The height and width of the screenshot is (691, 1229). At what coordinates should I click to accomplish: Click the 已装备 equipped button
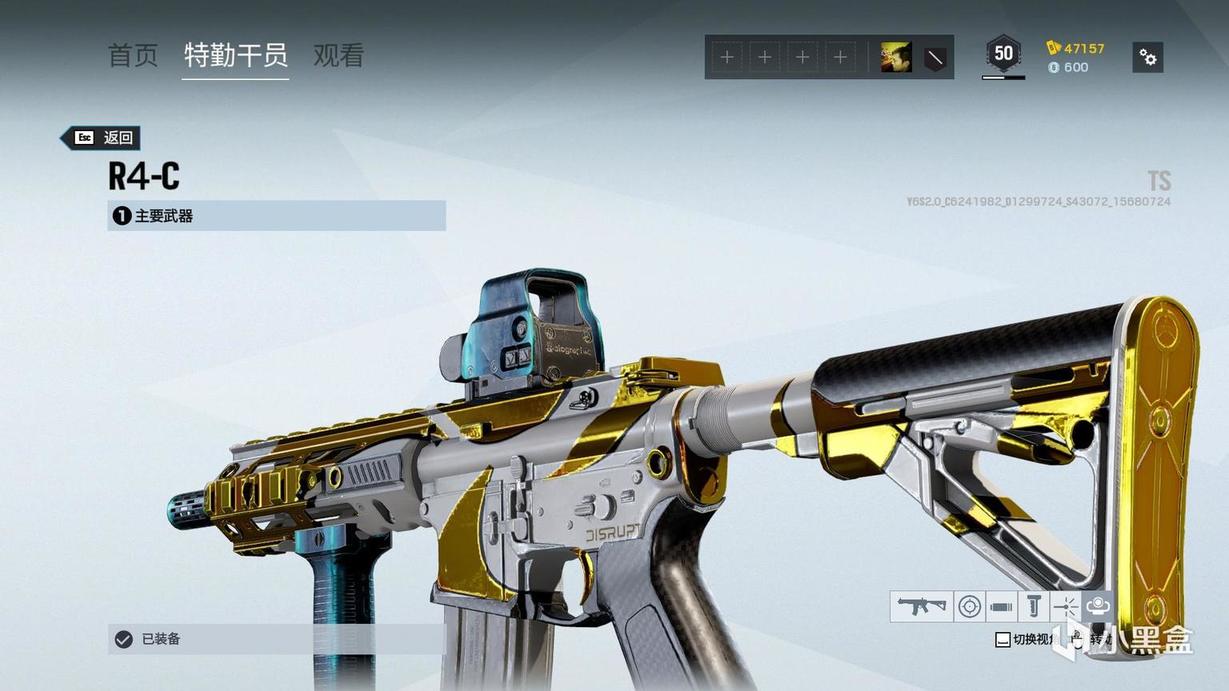(x=276, y=639)
